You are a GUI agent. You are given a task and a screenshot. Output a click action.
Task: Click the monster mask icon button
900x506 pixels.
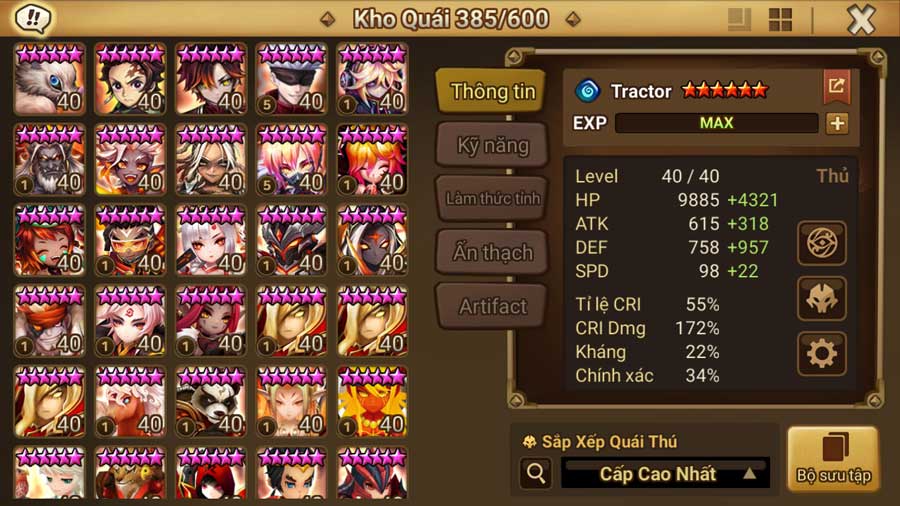click(x=822, y=298)
